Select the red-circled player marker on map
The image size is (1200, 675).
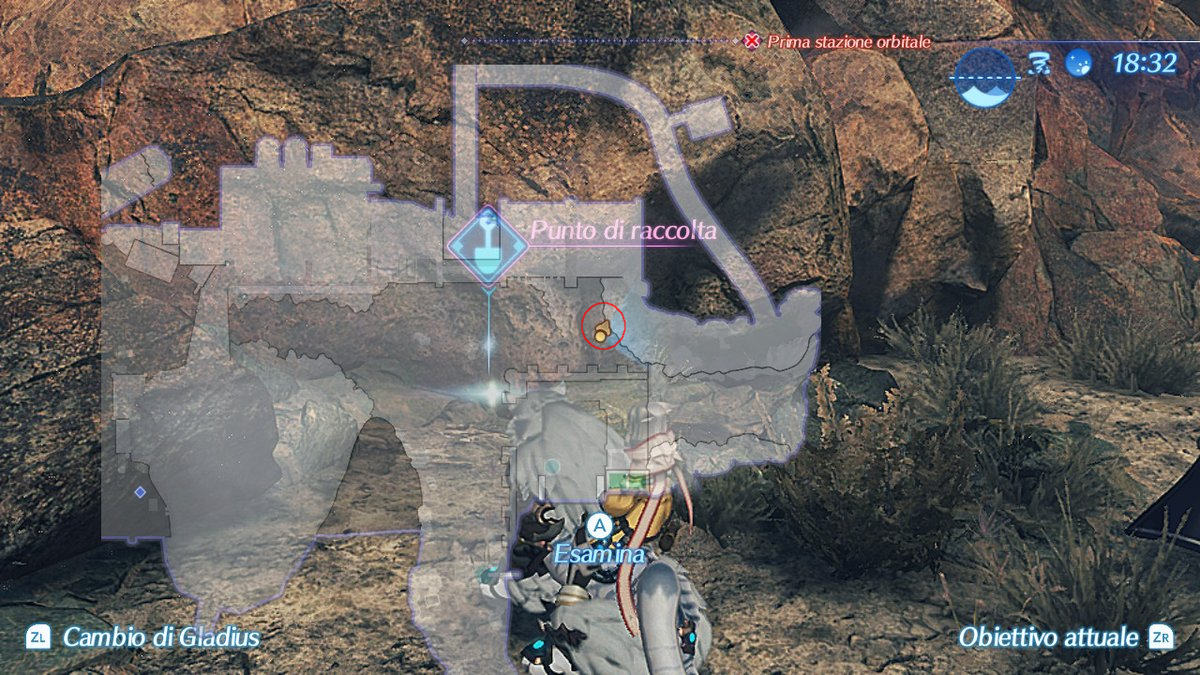pos(602,327)
